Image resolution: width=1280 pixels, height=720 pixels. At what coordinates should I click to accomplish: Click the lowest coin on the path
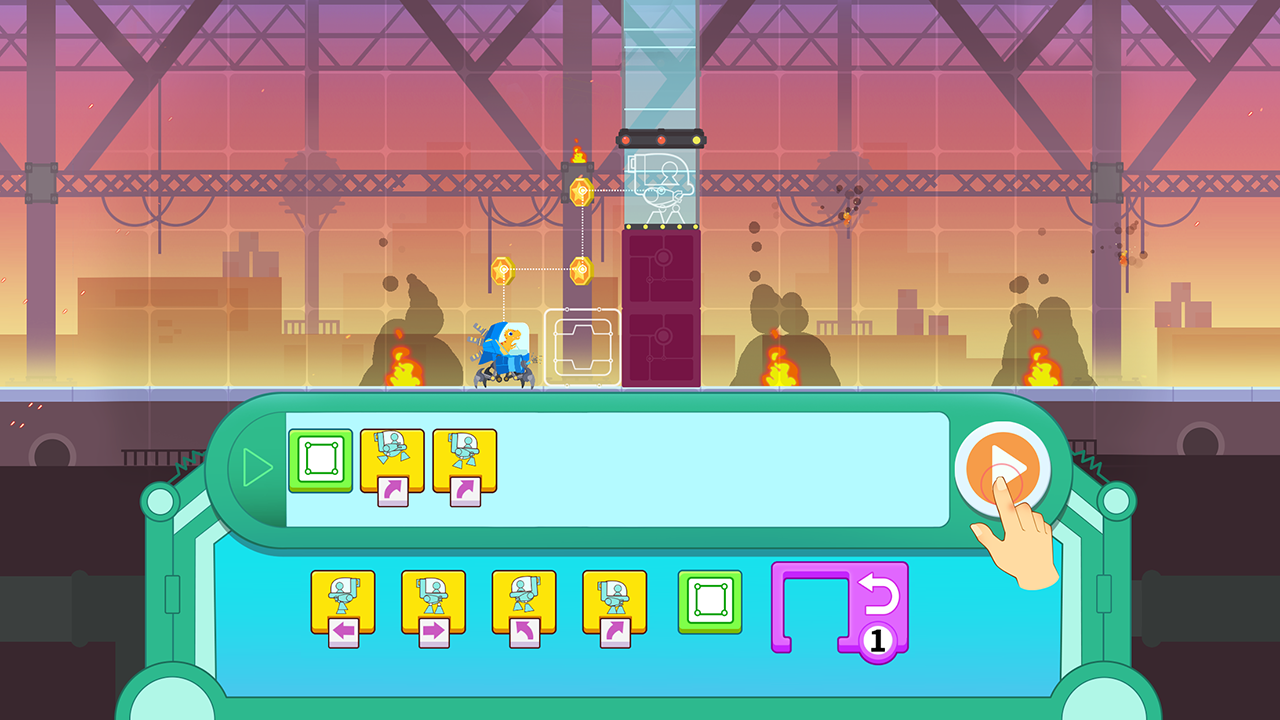tap(500, 268)
